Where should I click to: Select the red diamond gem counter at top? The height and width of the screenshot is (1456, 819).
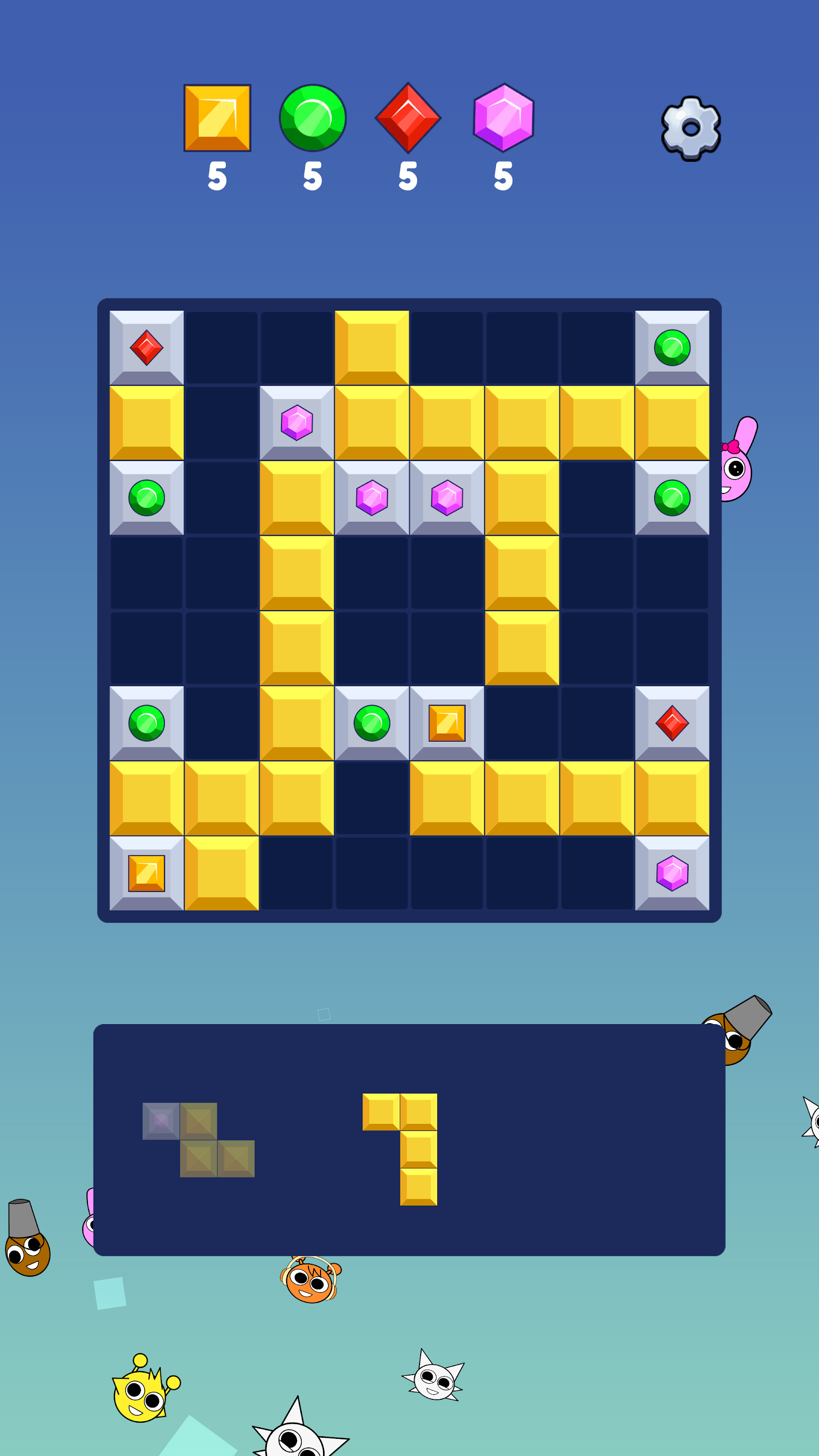pyautogui.click(x=408, y=119)
